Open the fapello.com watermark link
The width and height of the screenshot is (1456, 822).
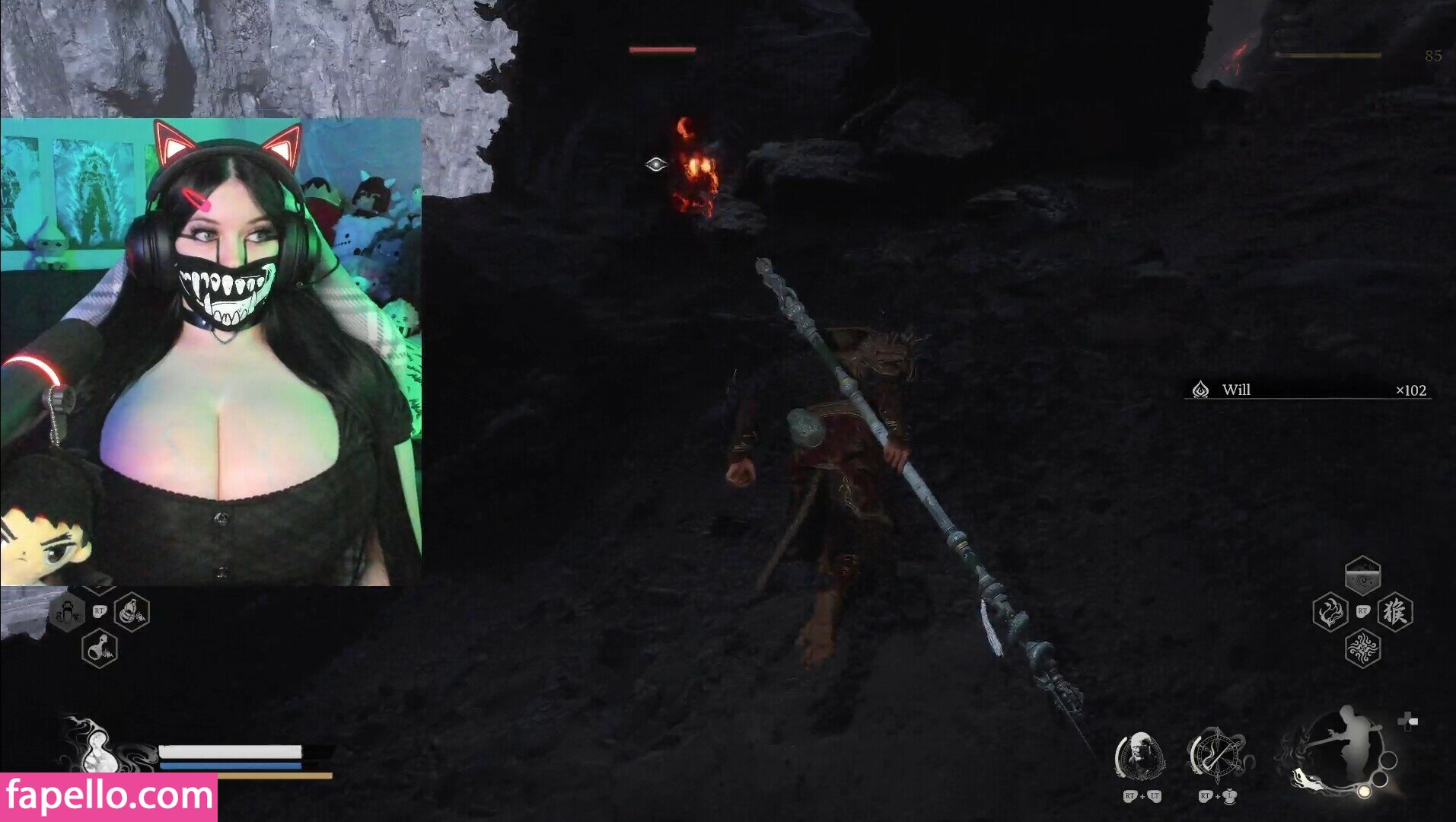(109, 797)
